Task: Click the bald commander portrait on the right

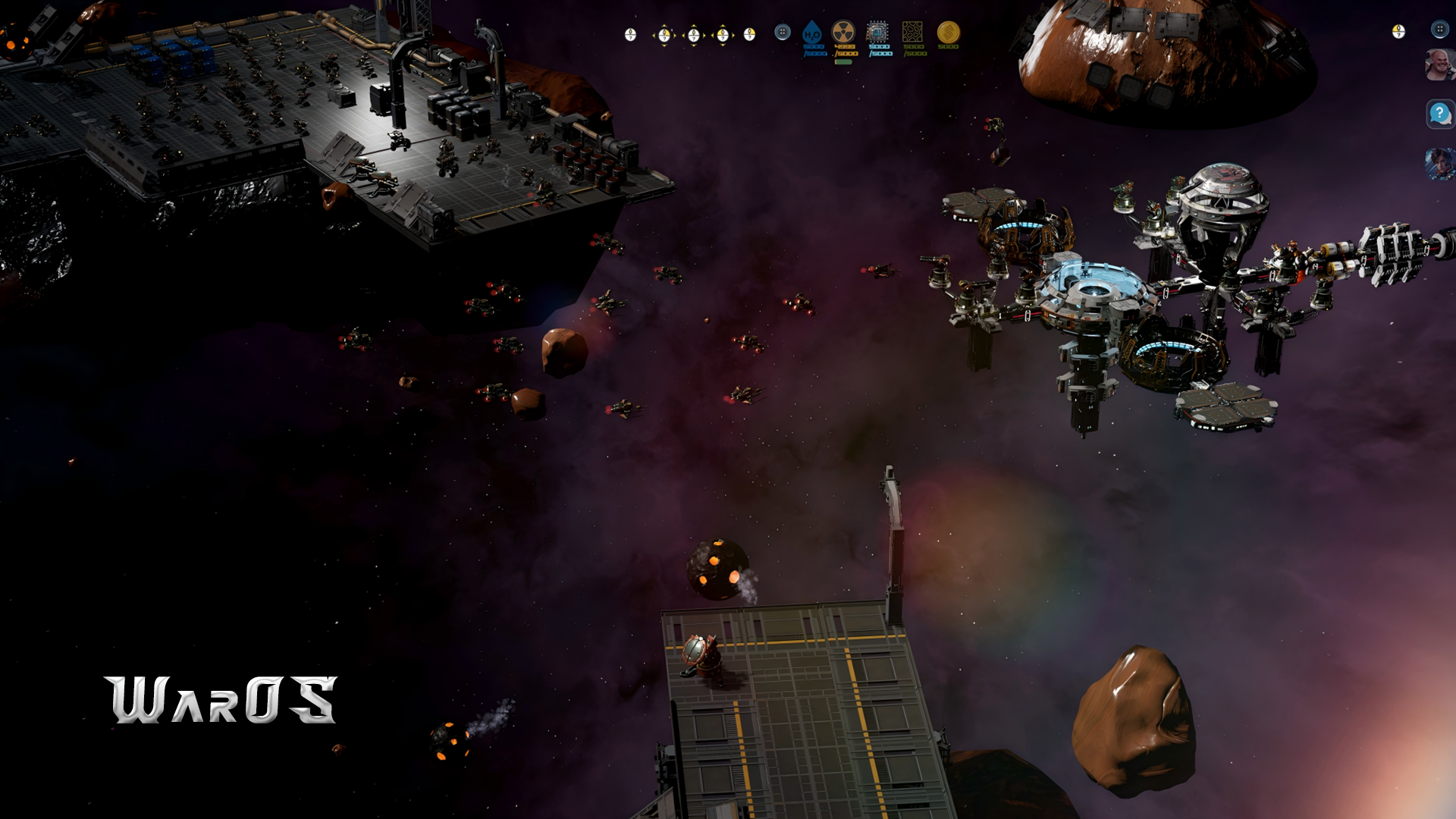Action: pyautogui.click(x=1441, y=64)
